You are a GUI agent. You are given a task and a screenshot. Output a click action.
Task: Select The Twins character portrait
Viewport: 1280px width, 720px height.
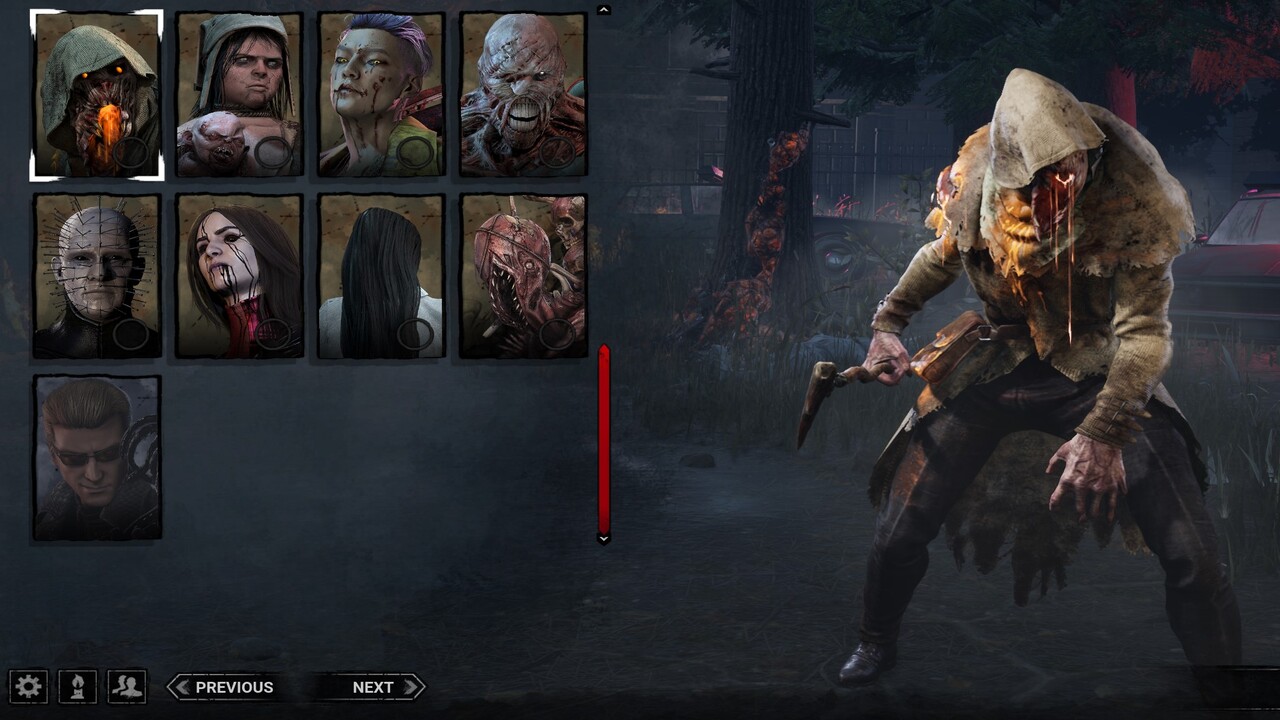pyautogui.click(x=240, y=92)
